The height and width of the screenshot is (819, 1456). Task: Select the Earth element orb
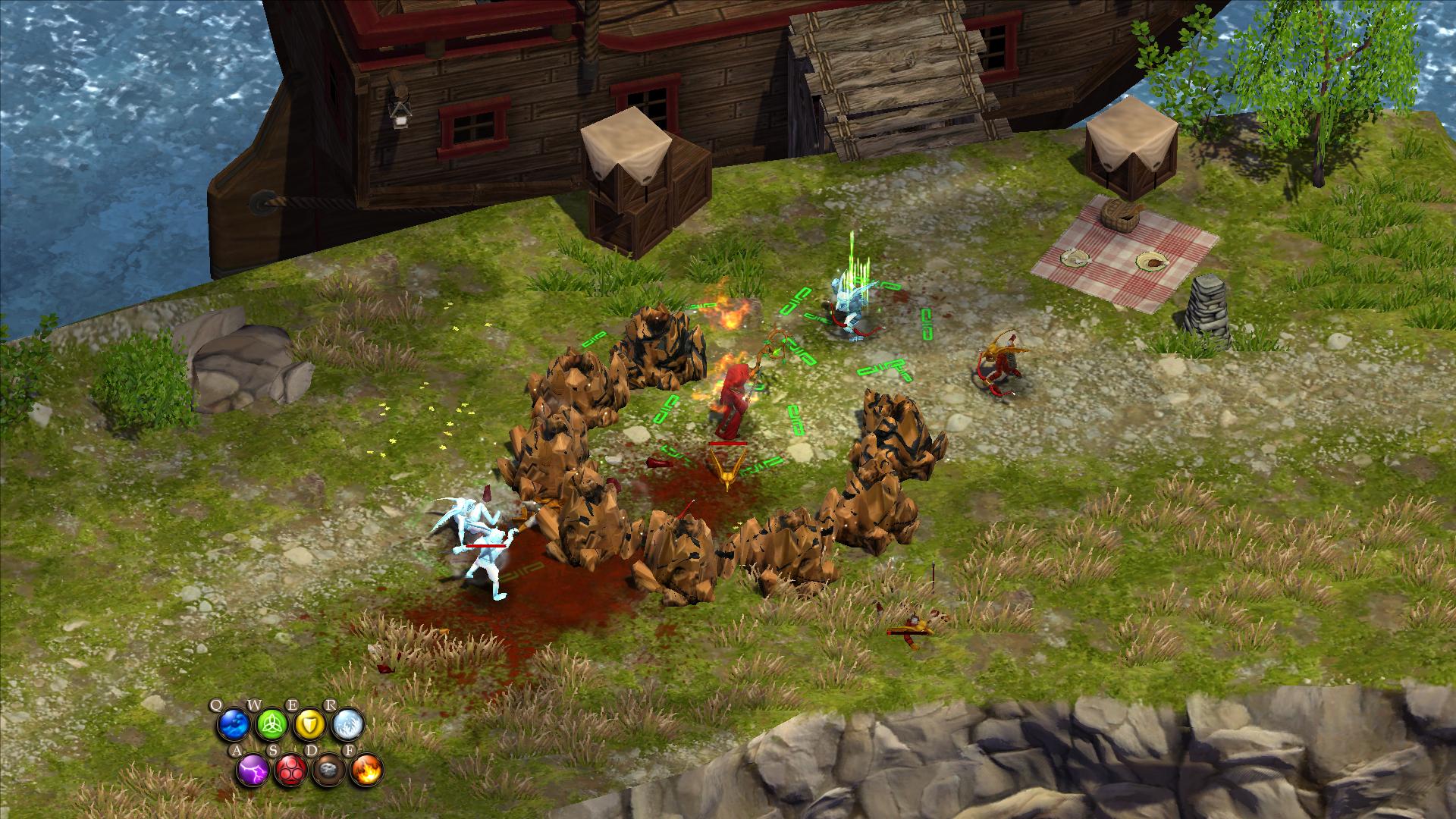(328, 771)
